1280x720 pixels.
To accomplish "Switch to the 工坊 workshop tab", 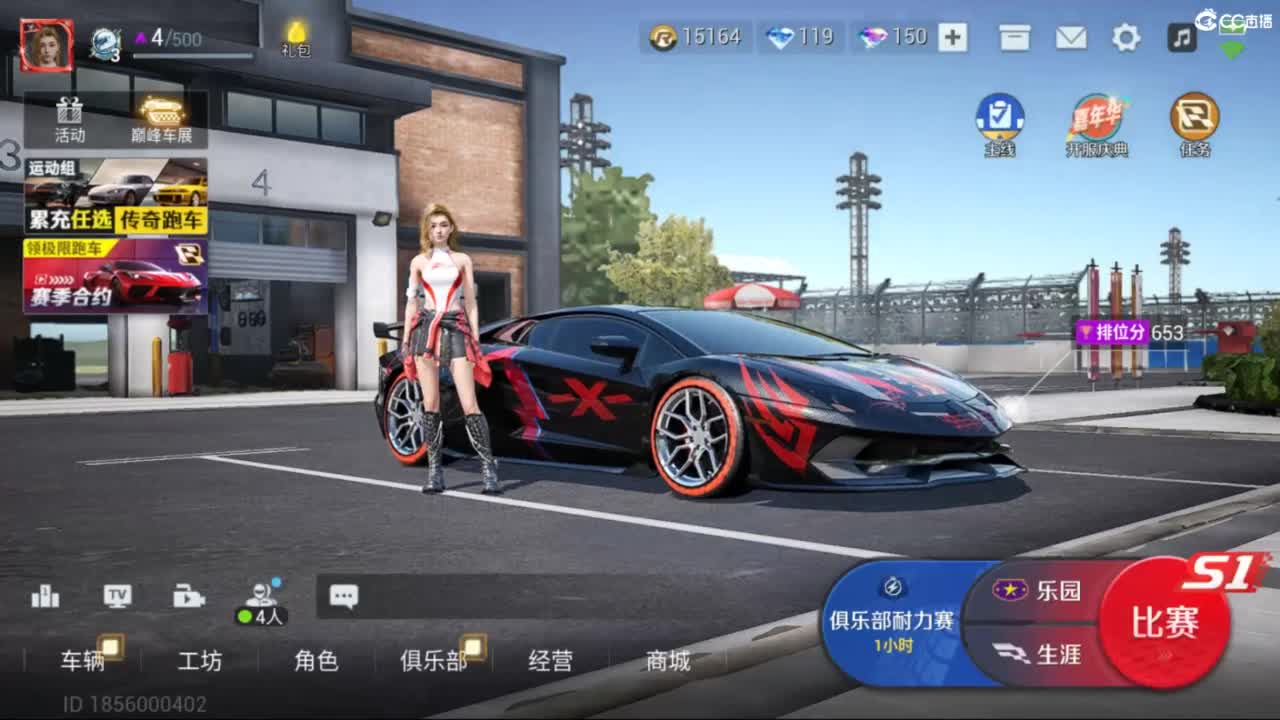I will click(200, 660).
